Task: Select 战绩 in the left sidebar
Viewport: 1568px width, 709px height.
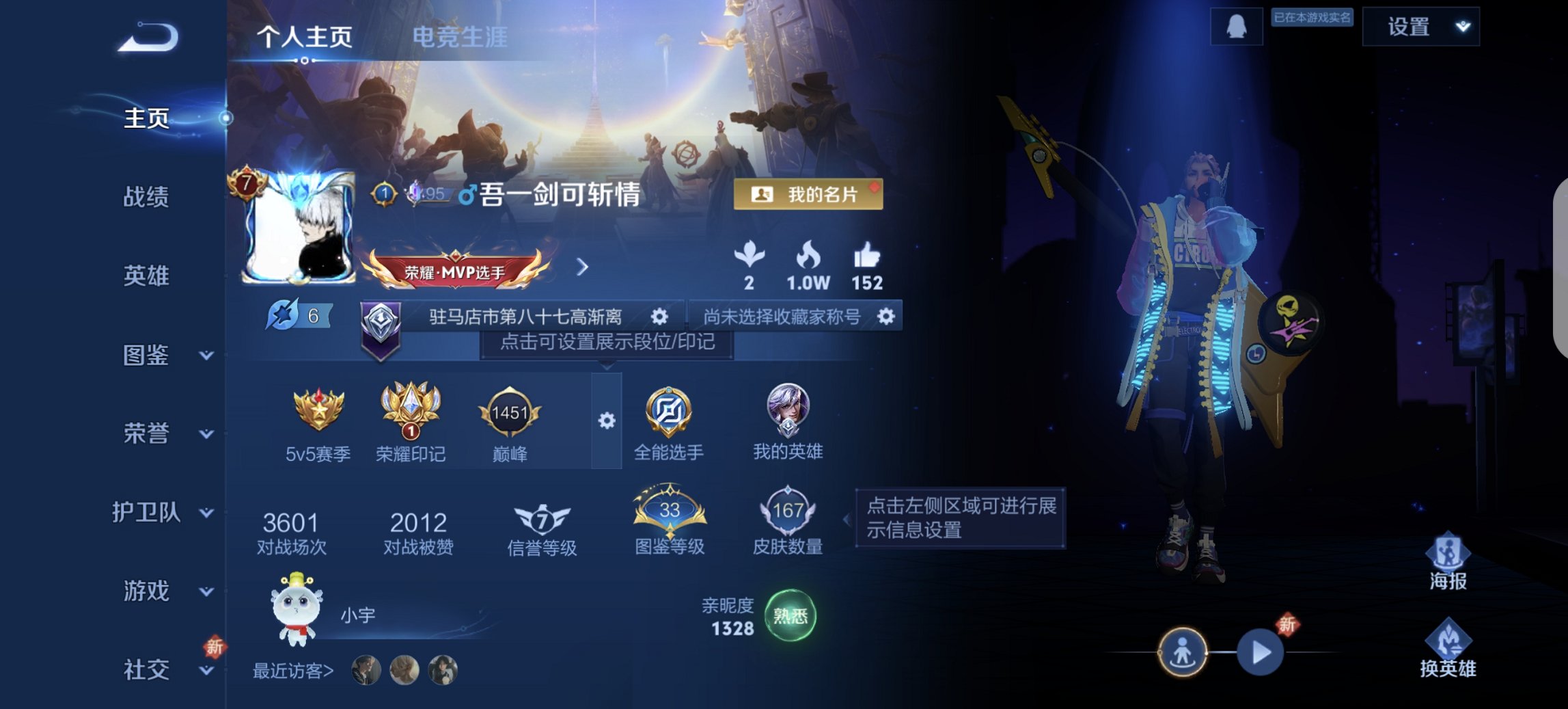Action: coord(148,198)
